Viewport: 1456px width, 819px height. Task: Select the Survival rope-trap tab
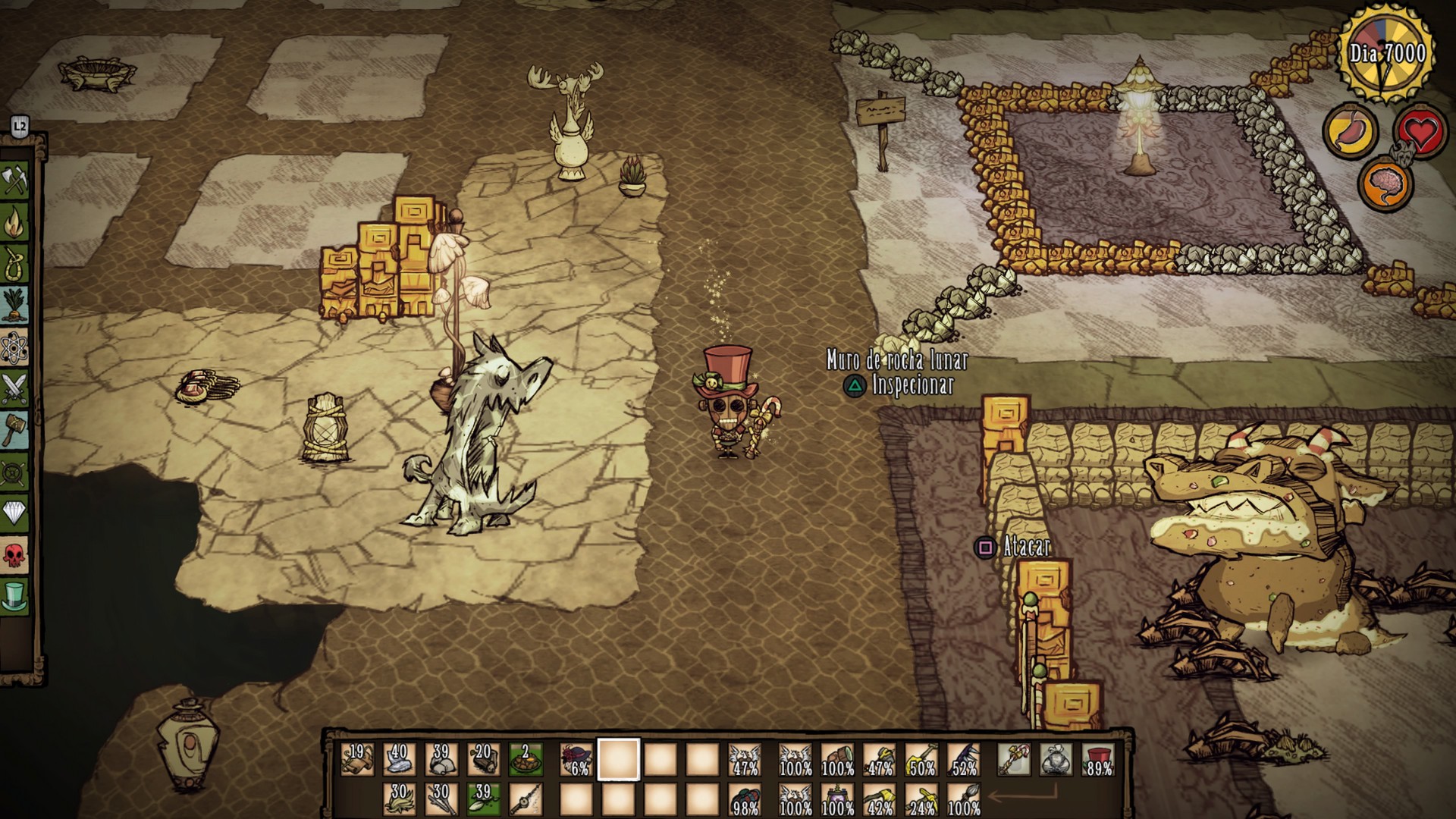[15, 264]
